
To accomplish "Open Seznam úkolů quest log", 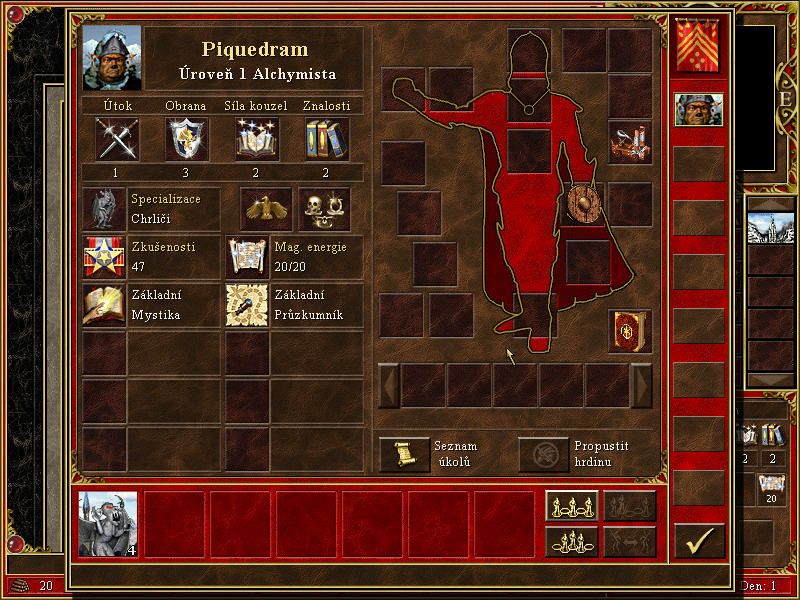I will 404,454.
